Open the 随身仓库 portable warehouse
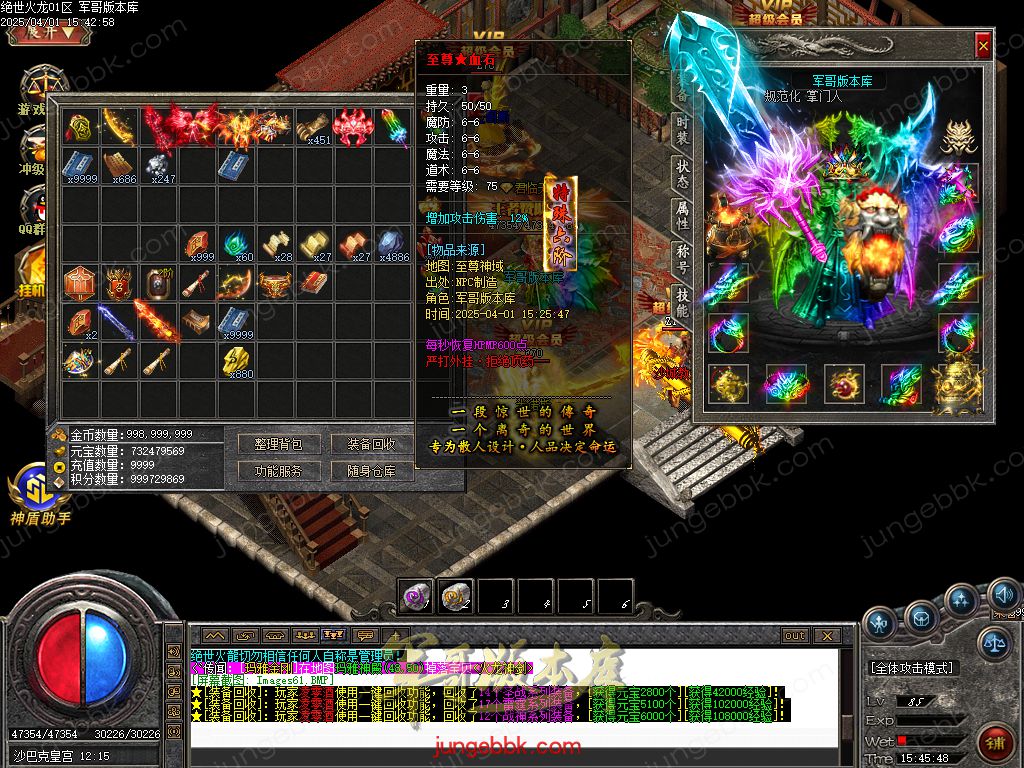Viewport: 1024px width, 768px height. click(x=371, y=471)
